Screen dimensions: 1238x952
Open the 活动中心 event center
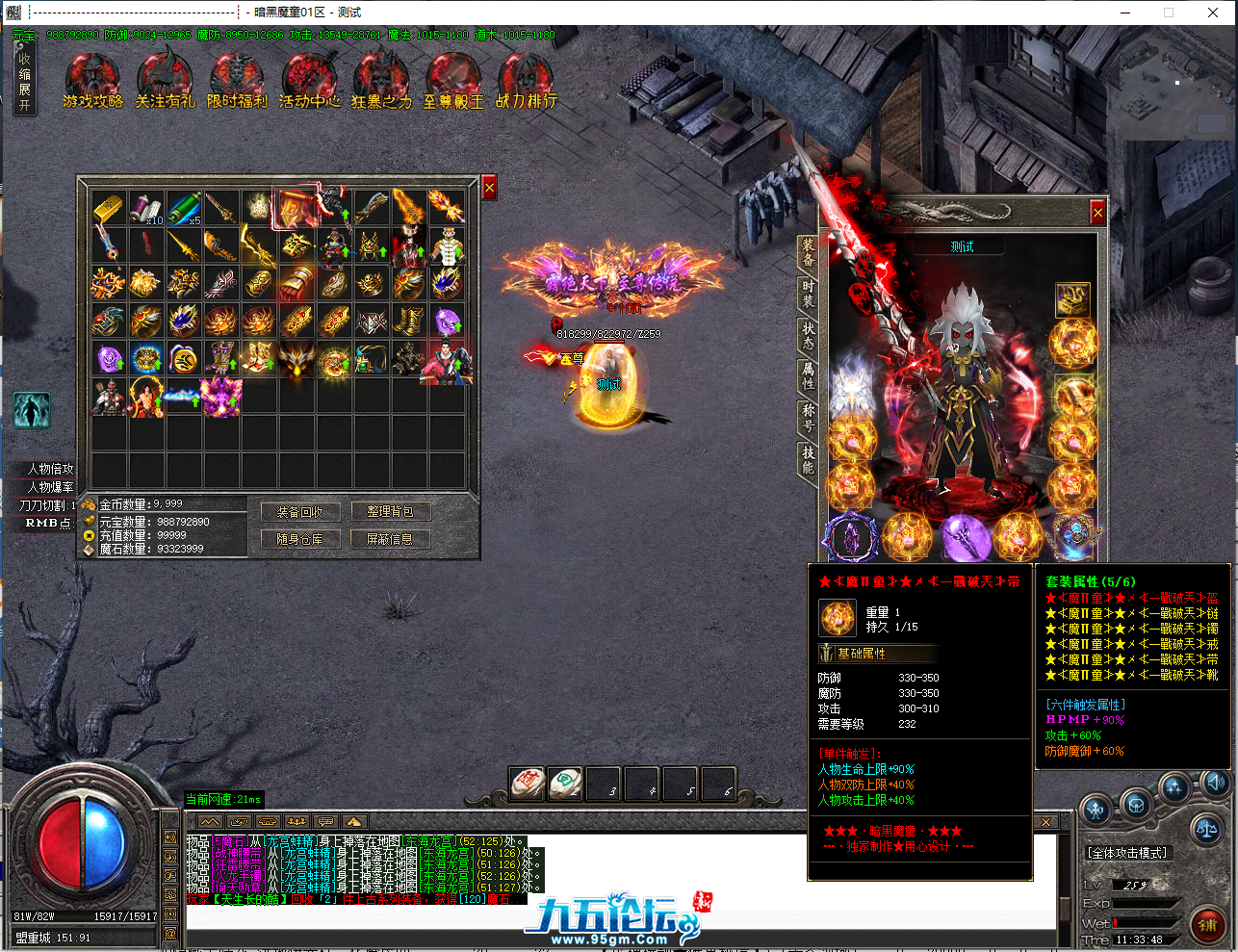tap(309, 81)
